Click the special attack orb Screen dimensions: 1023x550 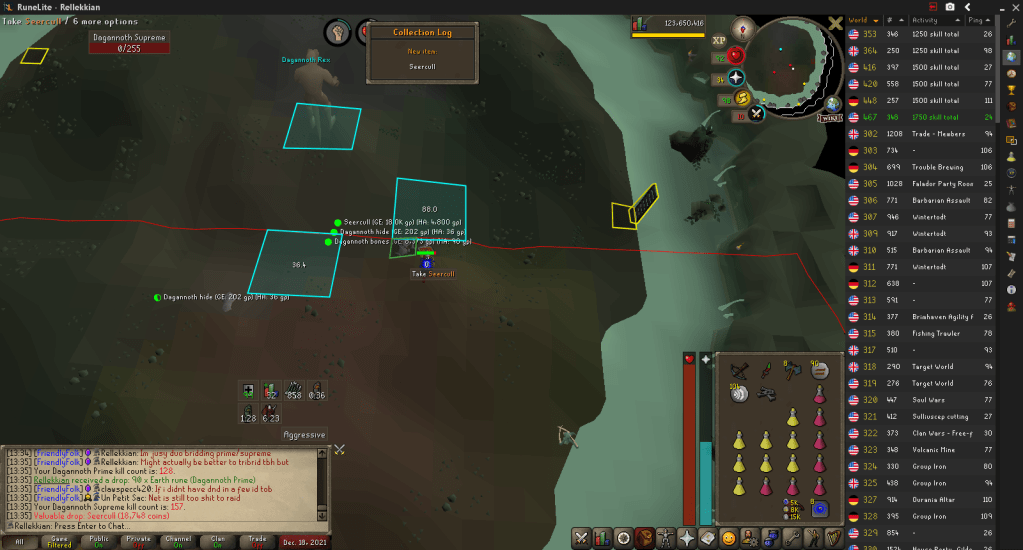point(757,113)
